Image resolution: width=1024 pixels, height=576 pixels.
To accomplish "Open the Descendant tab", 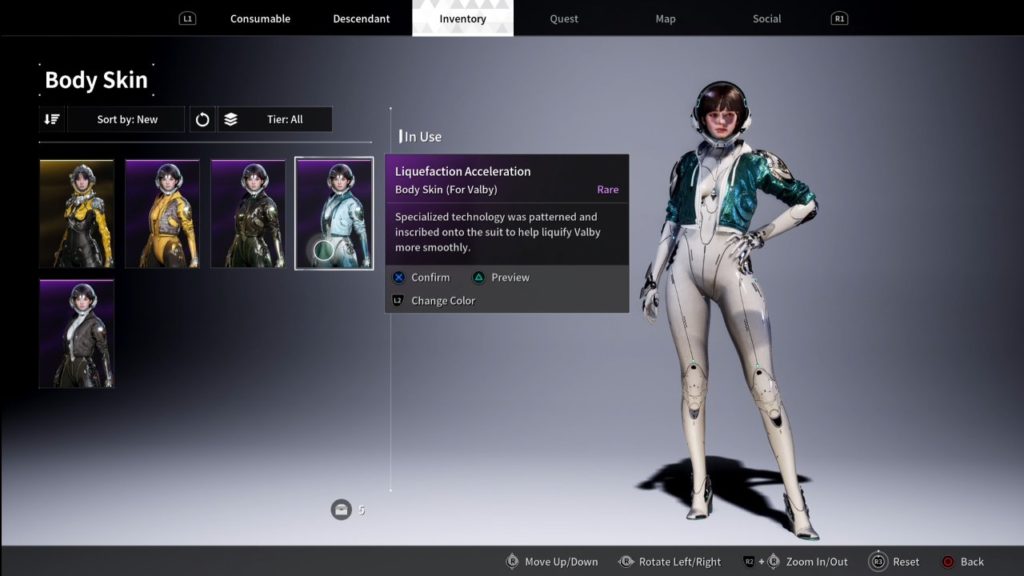I will (361, 19).
